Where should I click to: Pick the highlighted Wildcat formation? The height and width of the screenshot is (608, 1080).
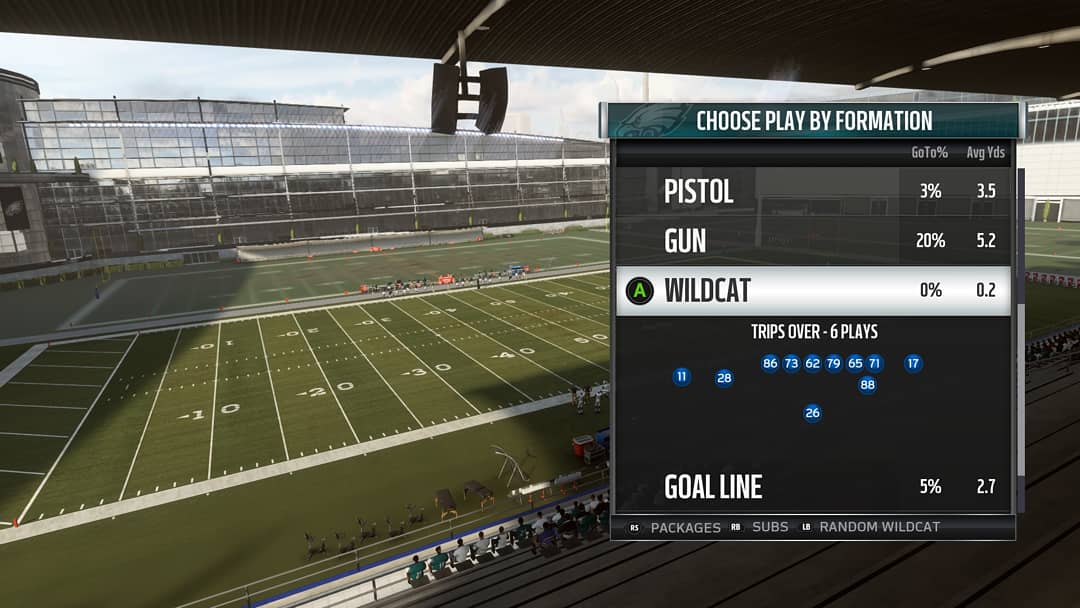pyautogui.click(x=708, y=291)
